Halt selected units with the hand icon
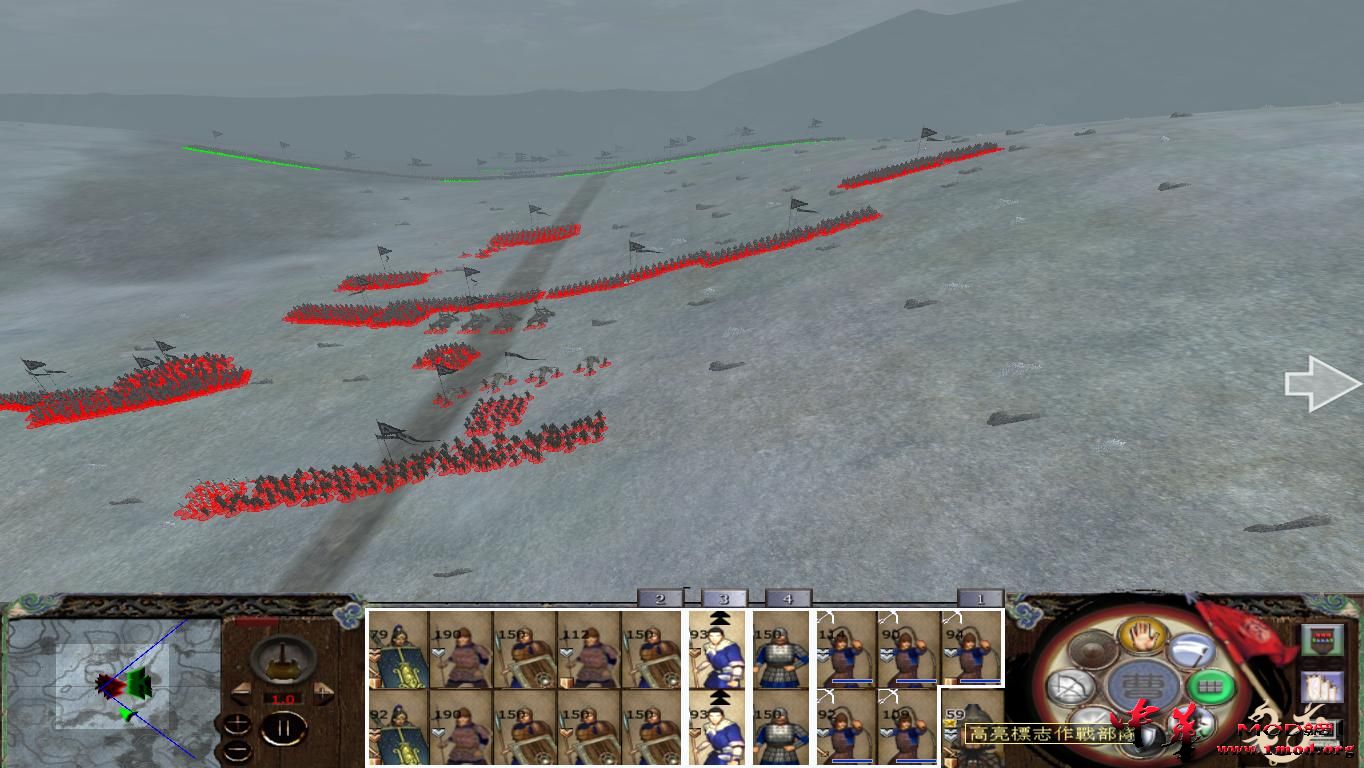 tap(1141, 635)
